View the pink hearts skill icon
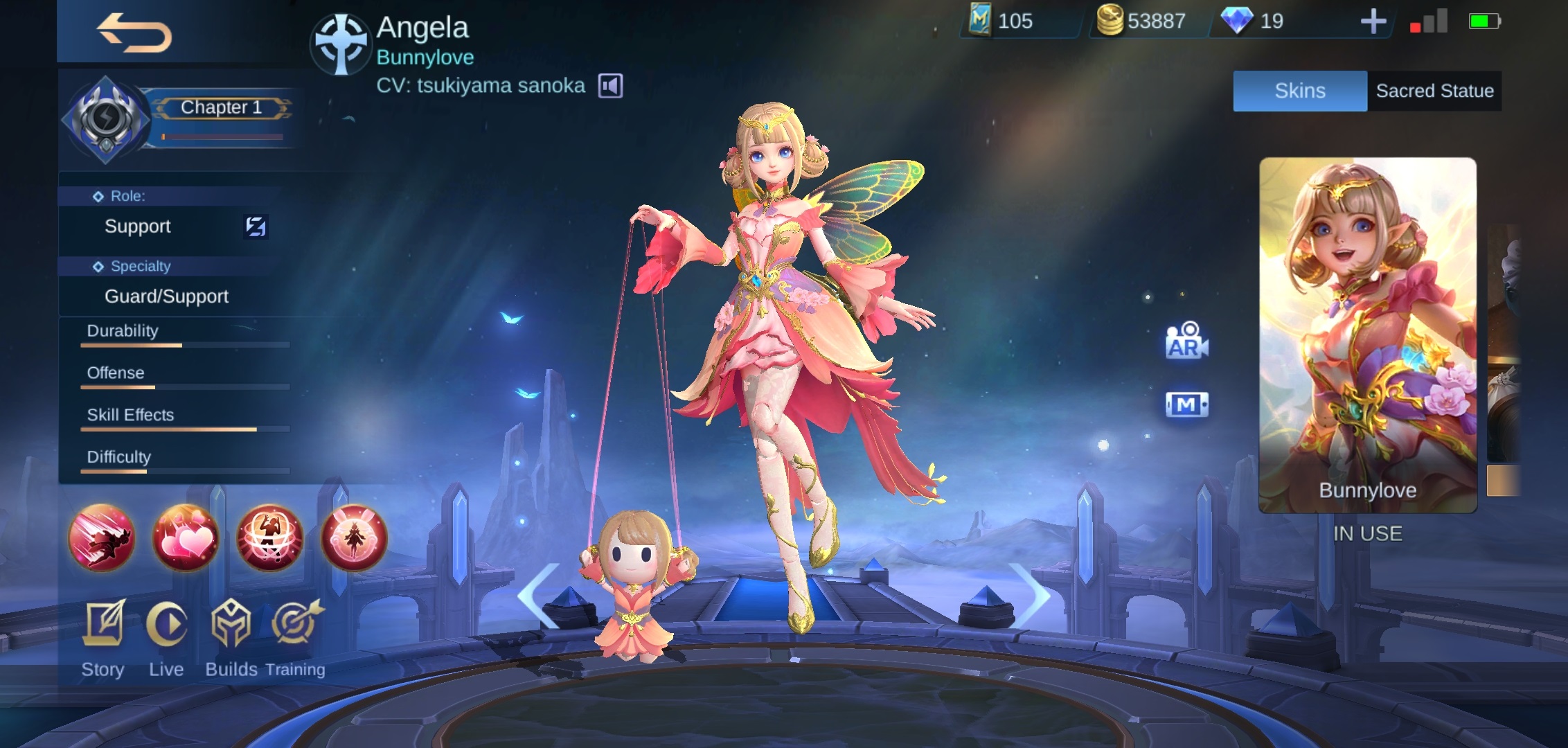The height and width of the screenshot is (748, 1568). (186, 538)
